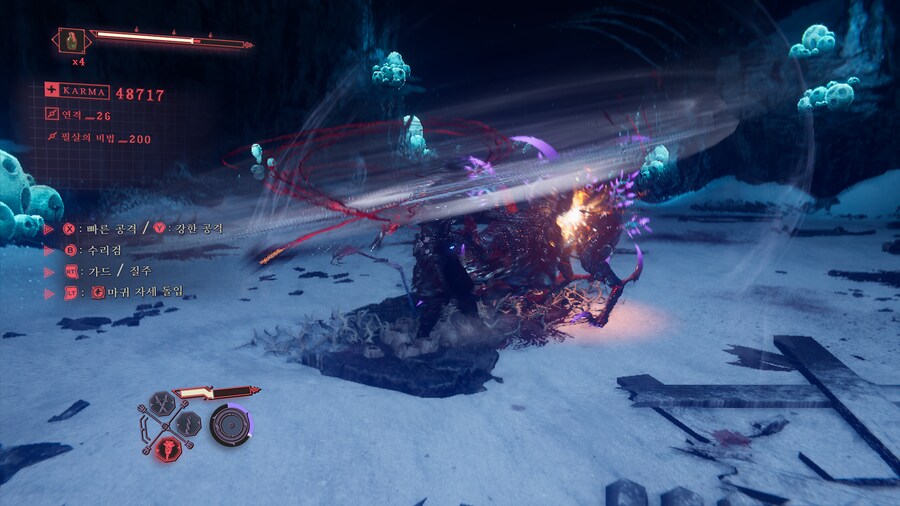Choose the lightning bolt skill octagon
Viewport: 900px width, 506px height.
click(190, 421)
